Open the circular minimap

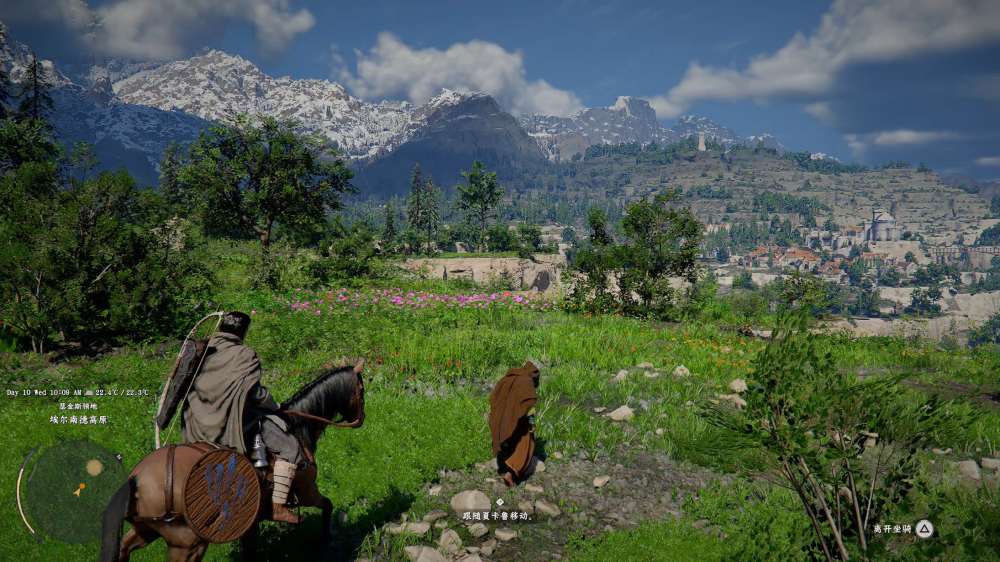point(73,489)
